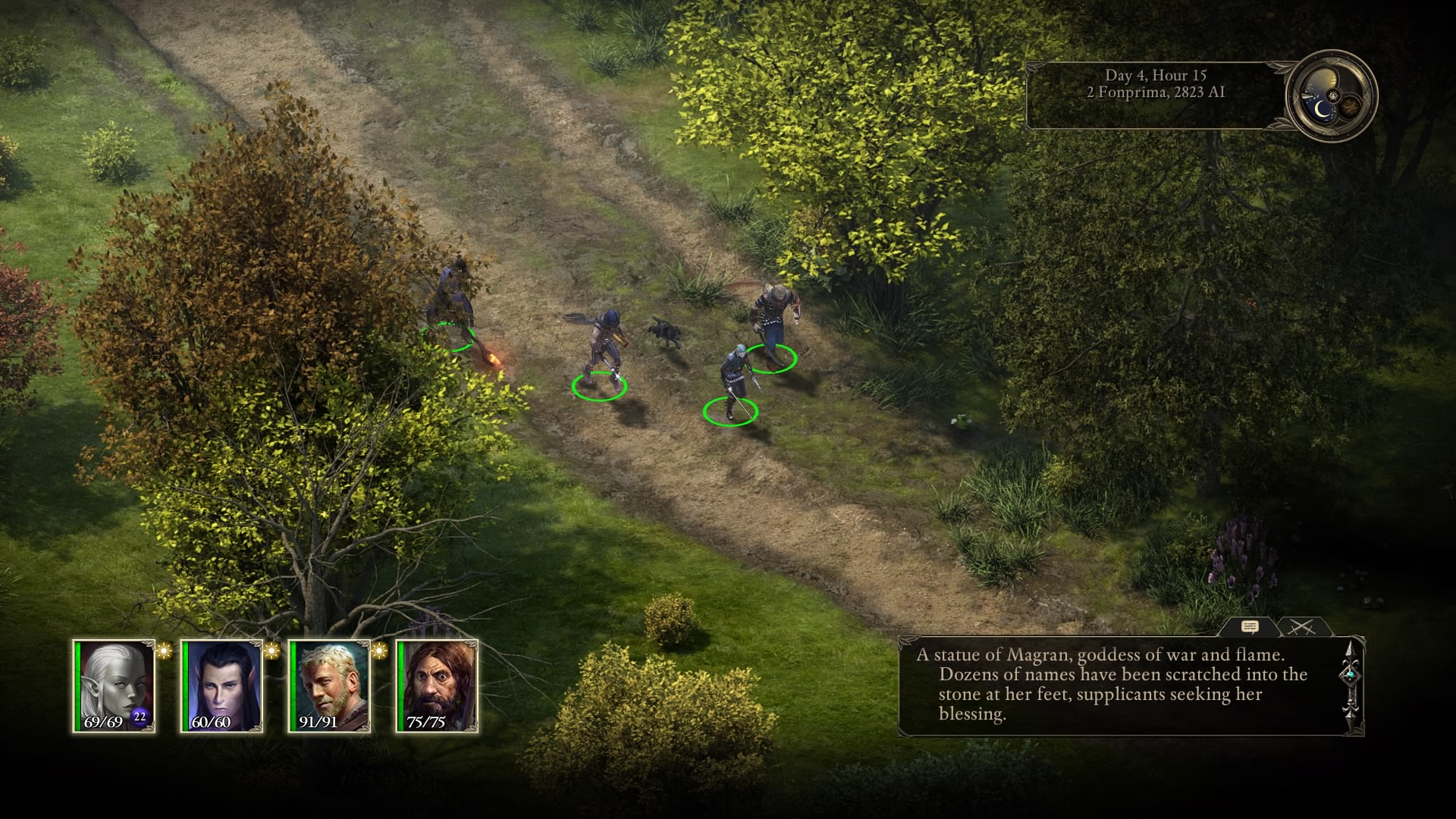1456x819 pixels.
Task: Select the white-haired pale elf portrait
Action: (115, 686)
